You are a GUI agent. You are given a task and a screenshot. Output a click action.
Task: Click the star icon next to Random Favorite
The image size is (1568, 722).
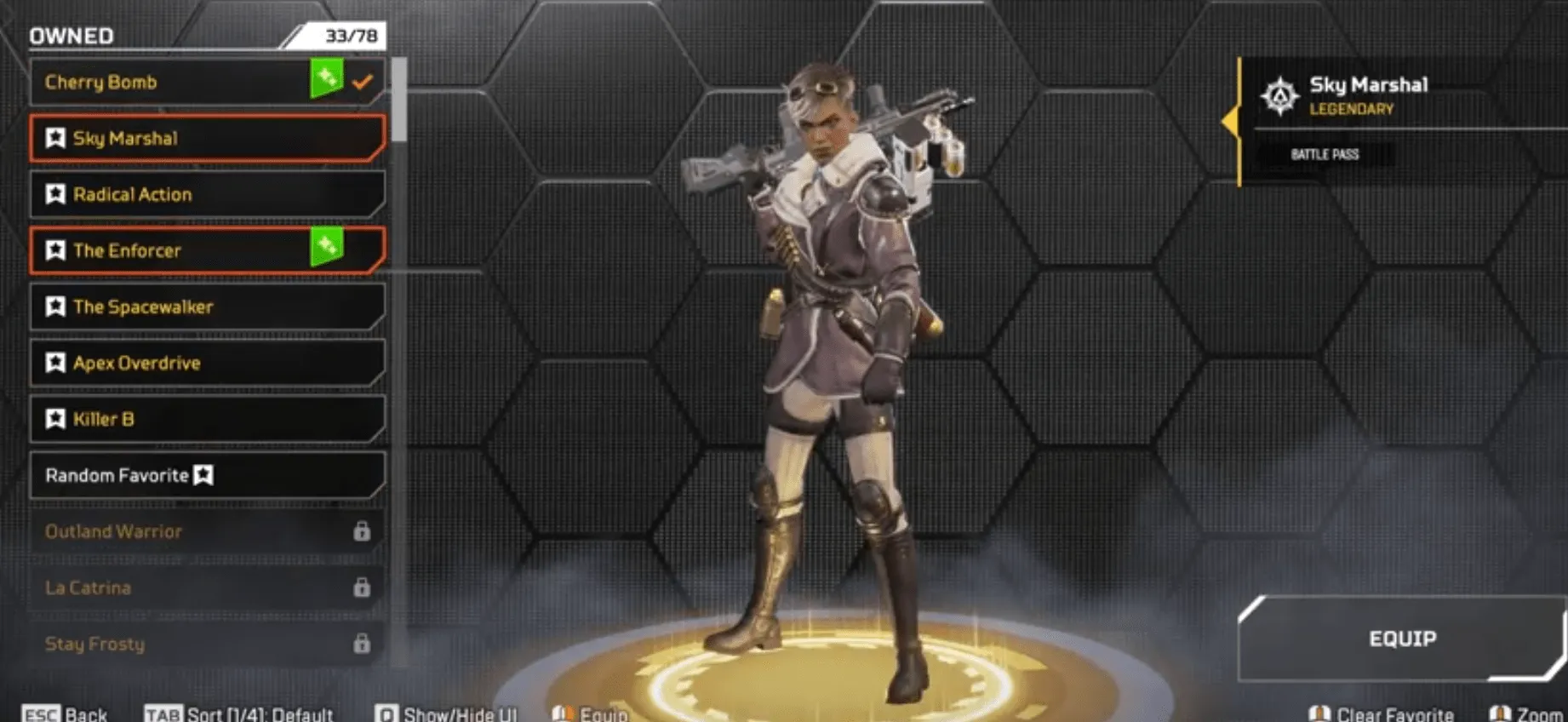click(x=205, y=476)
